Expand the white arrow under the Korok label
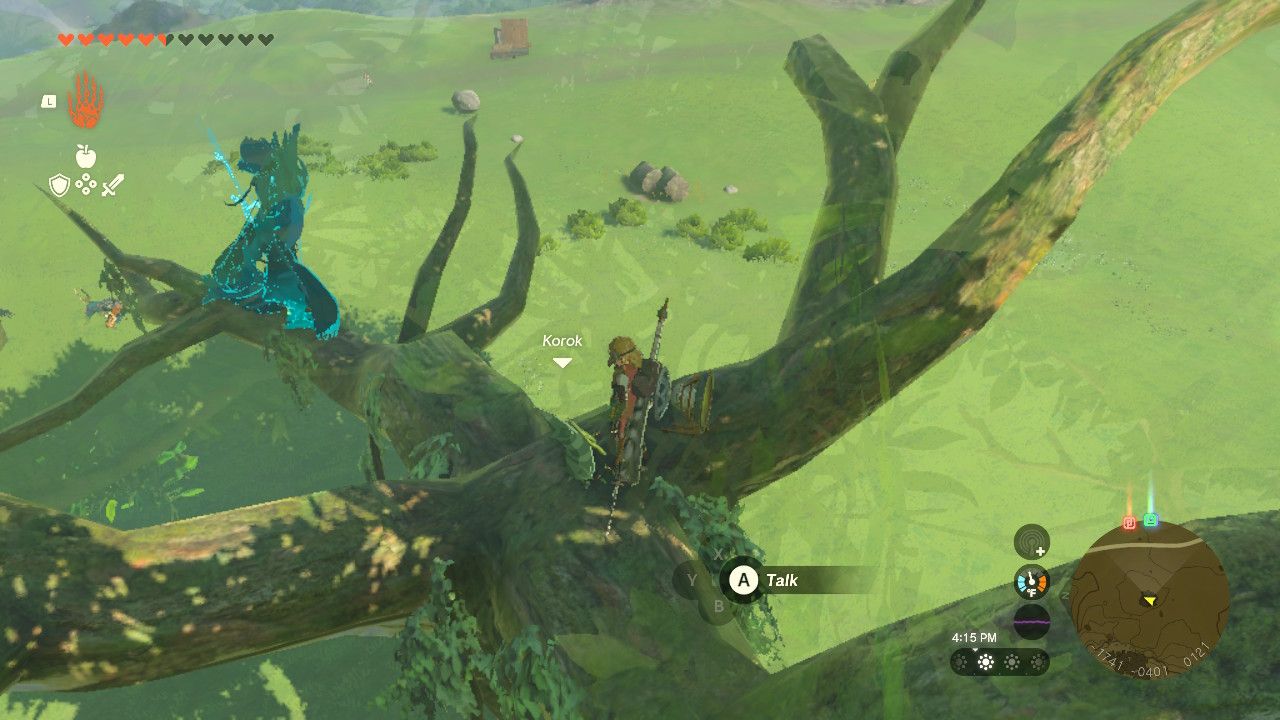 click(561, 361)
